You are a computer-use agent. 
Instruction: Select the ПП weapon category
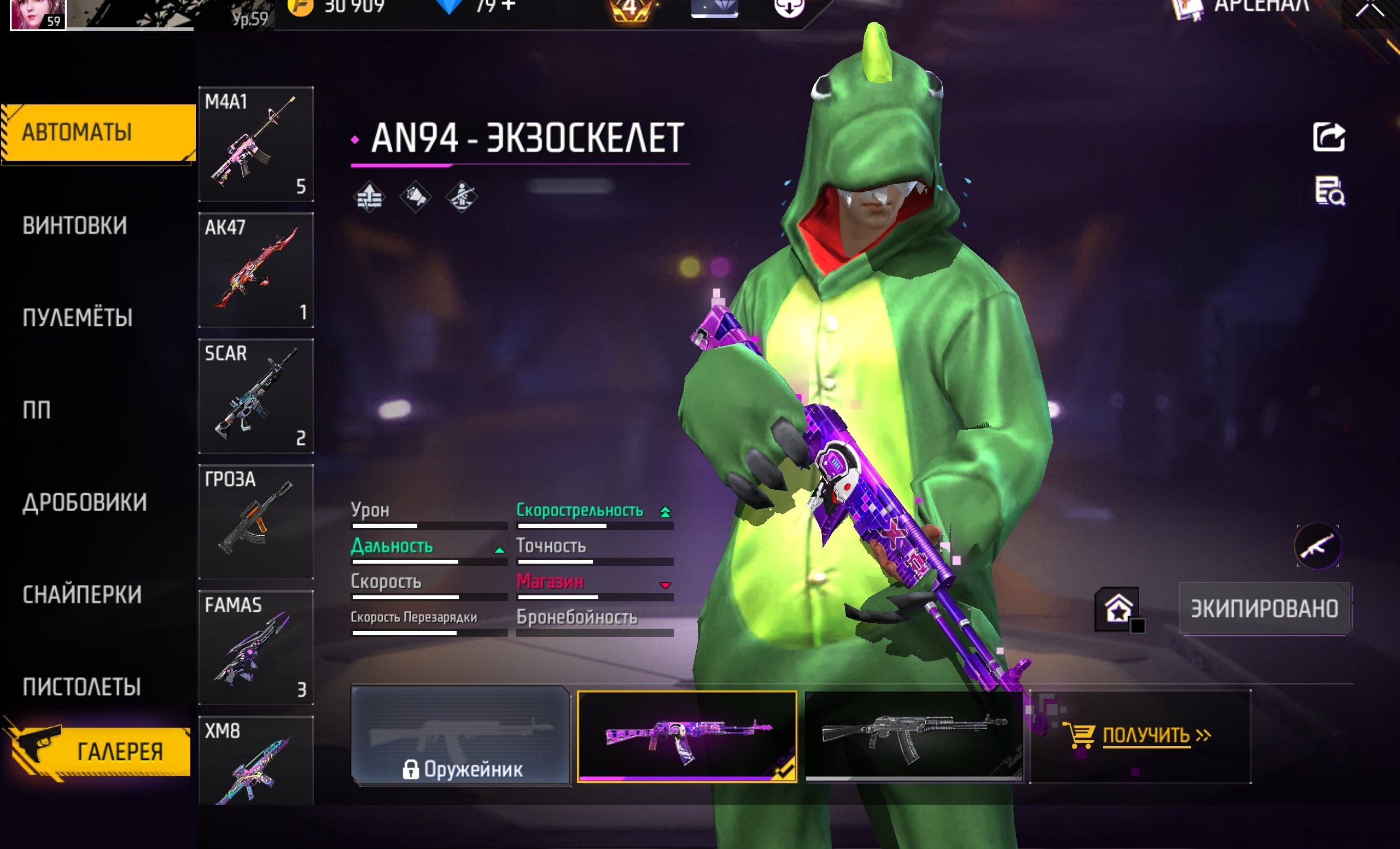(x=37, y=410)
